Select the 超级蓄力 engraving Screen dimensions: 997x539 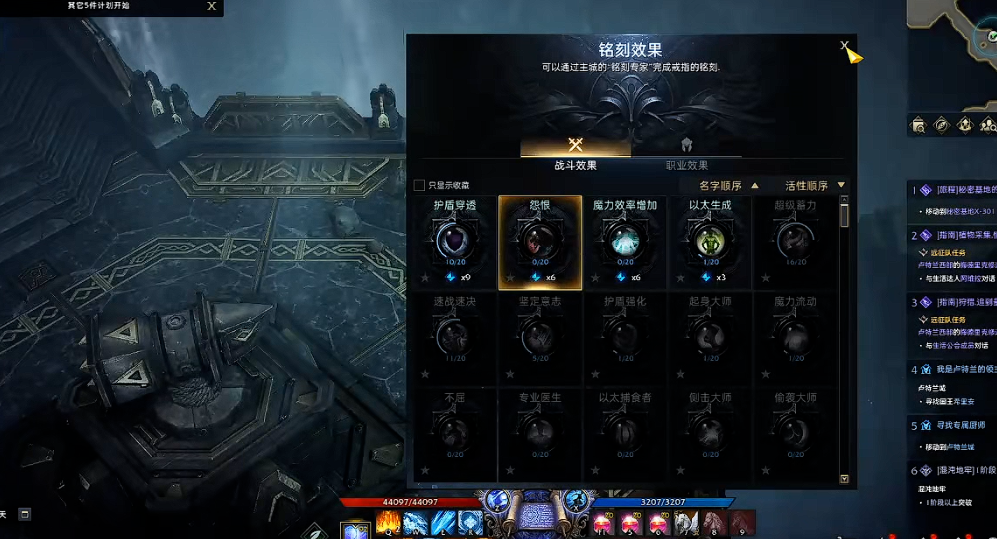(795, 240)
